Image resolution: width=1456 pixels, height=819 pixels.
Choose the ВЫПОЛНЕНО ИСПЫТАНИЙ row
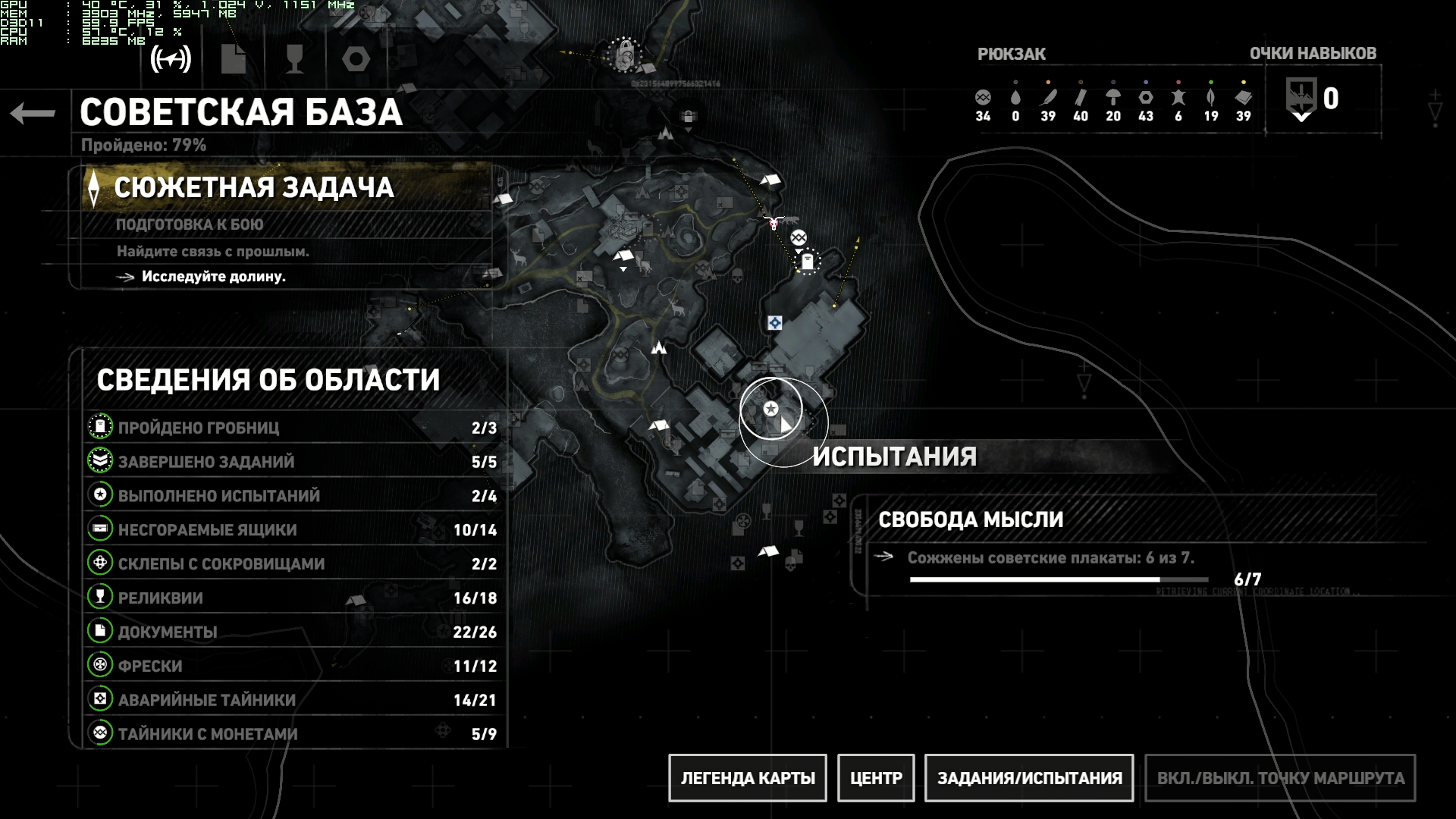click(x=292, y=496)
